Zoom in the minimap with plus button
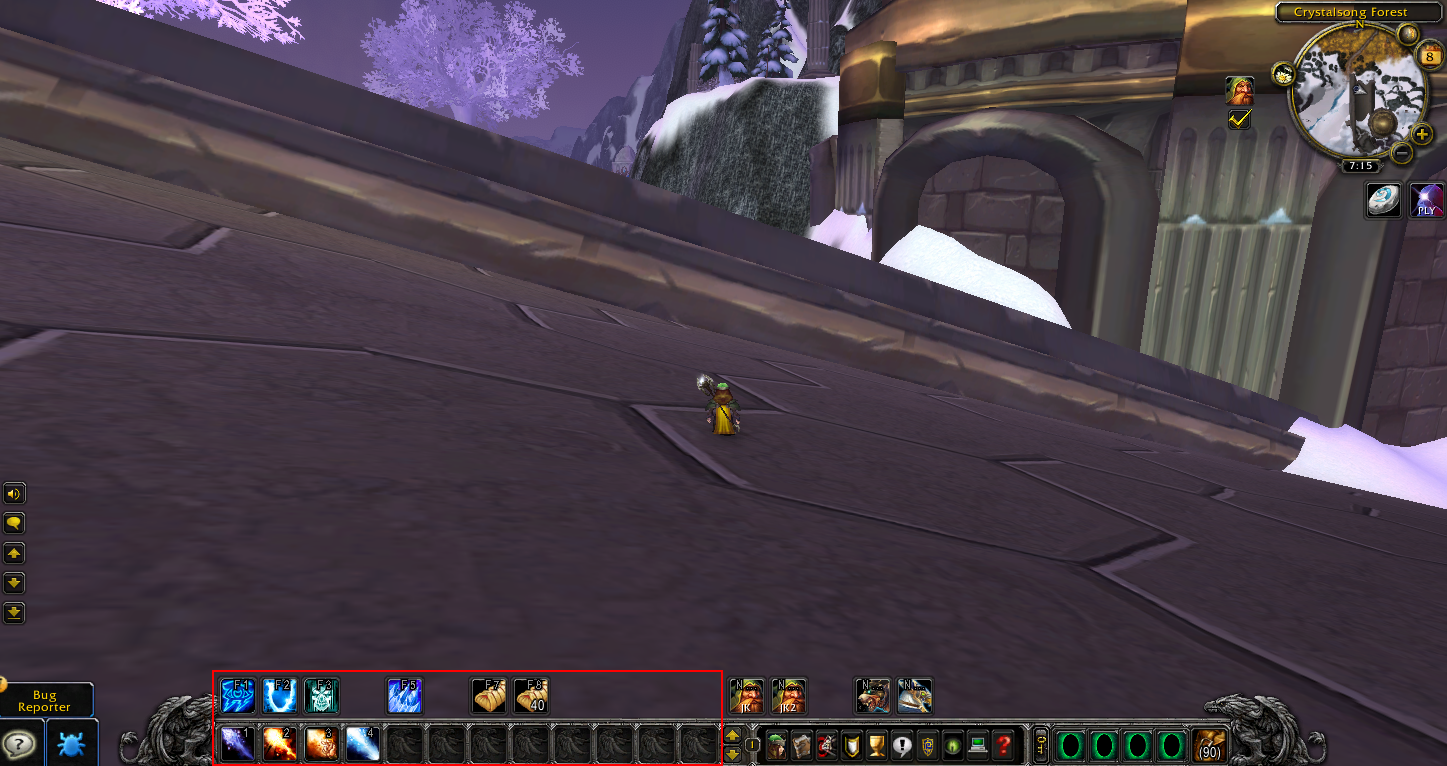The image size is (1447, 766). [x=1422, y=134]
